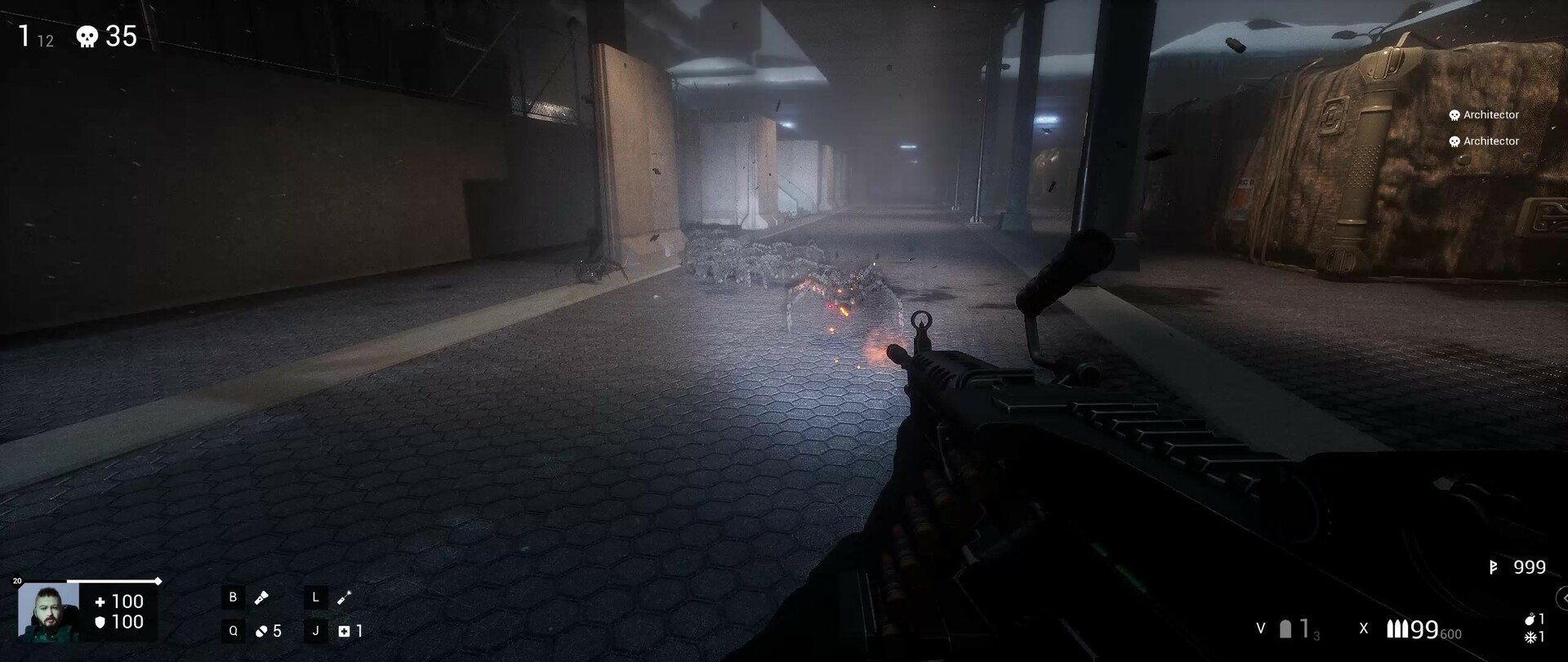Click the skull icon on the kill counter
The height and width of the screenshot is (662, 1568).
point(88,36)
